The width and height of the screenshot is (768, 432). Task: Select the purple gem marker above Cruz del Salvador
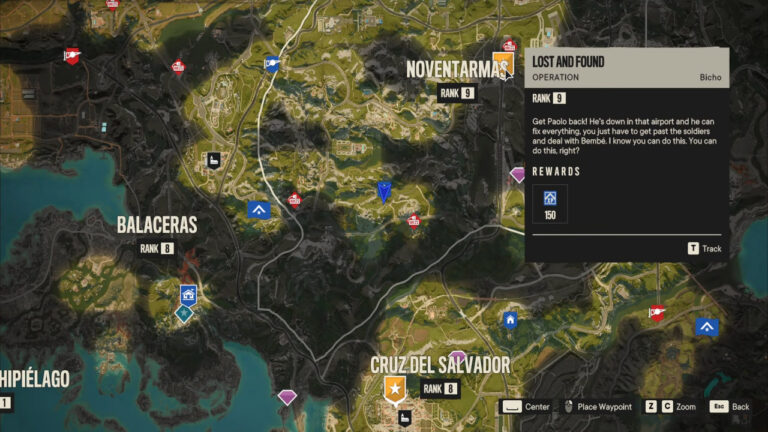[x=458, y=357]
